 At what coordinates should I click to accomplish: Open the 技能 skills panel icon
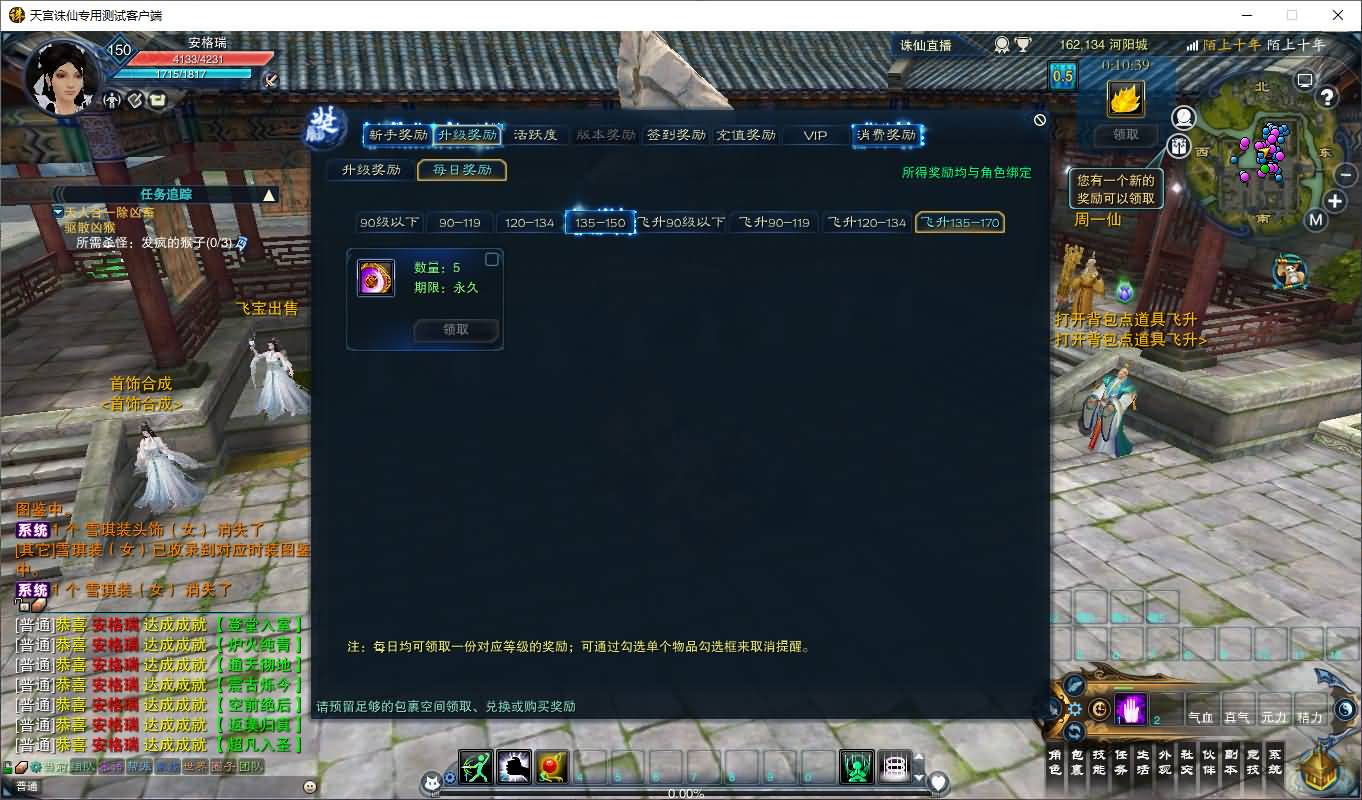point(1099,762)
